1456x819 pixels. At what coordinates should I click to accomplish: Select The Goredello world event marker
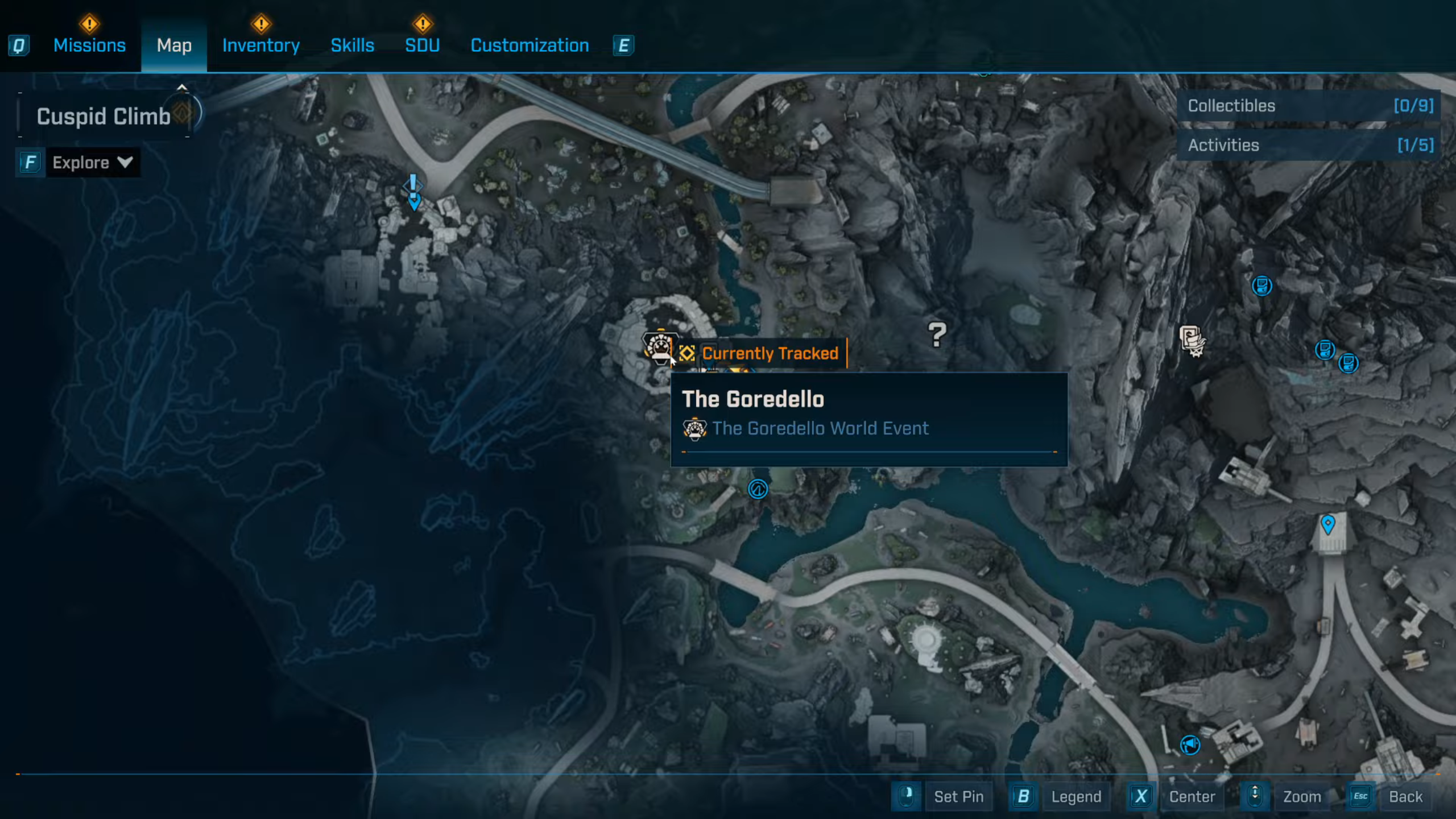pyautogui.click(x=659, y=346)
